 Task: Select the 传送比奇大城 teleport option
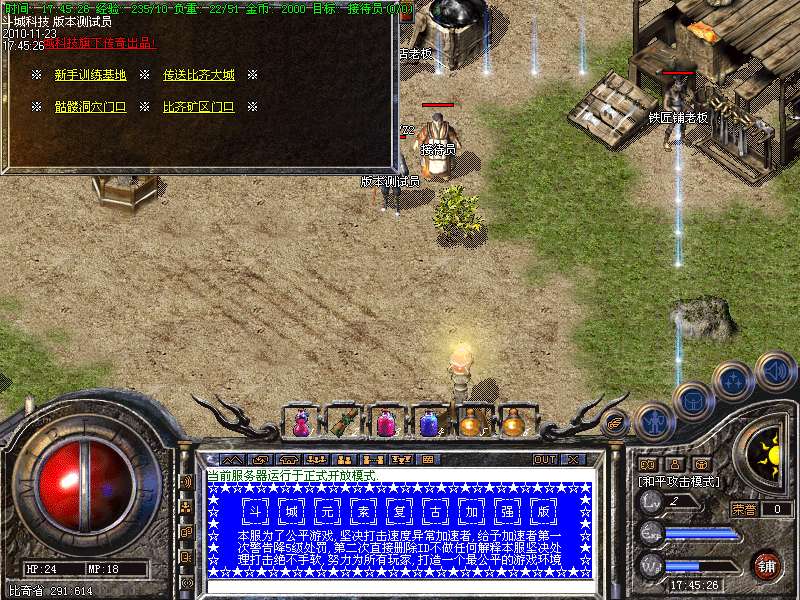198,75
